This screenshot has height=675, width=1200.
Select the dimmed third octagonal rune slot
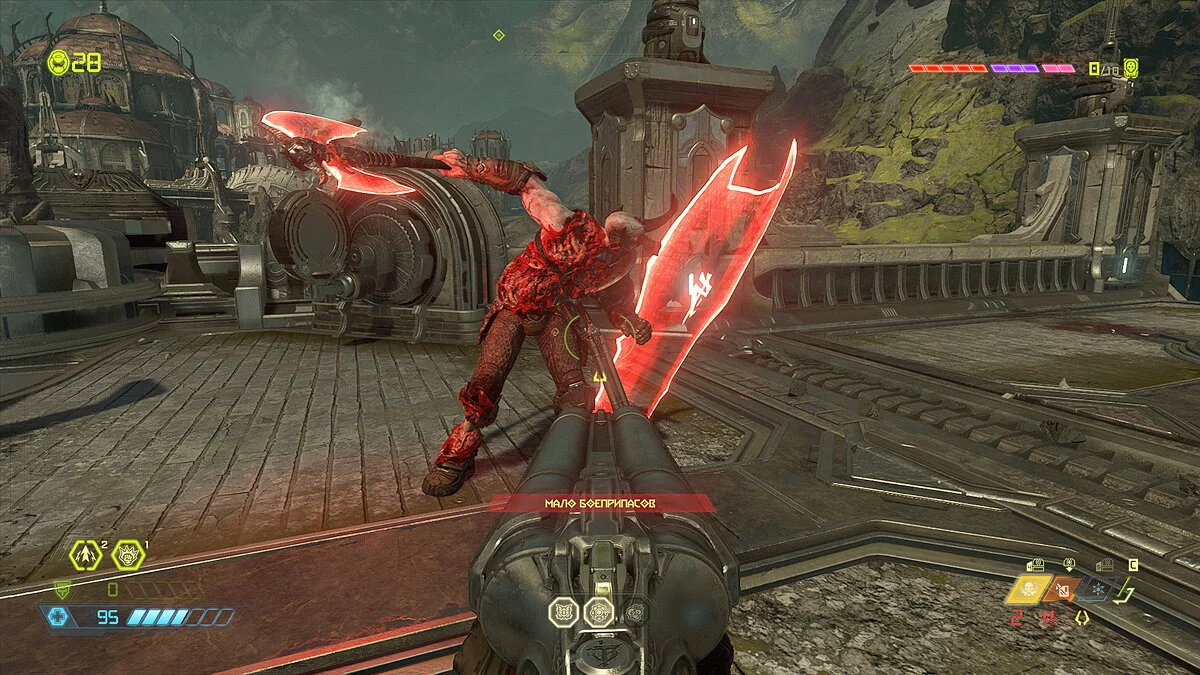click(x=632, y=611)
